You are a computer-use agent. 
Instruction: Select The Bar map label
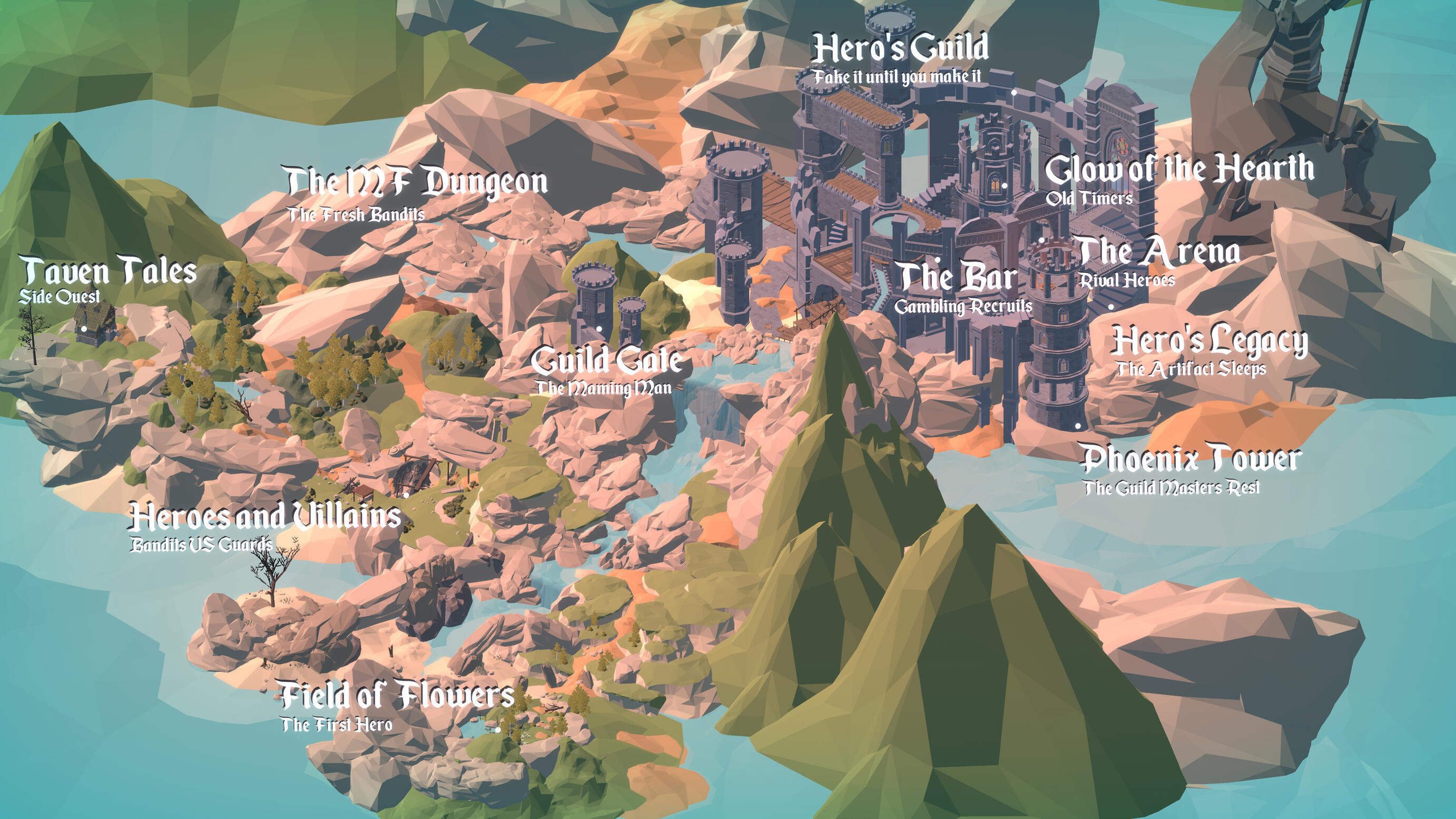tap(958, 278)
